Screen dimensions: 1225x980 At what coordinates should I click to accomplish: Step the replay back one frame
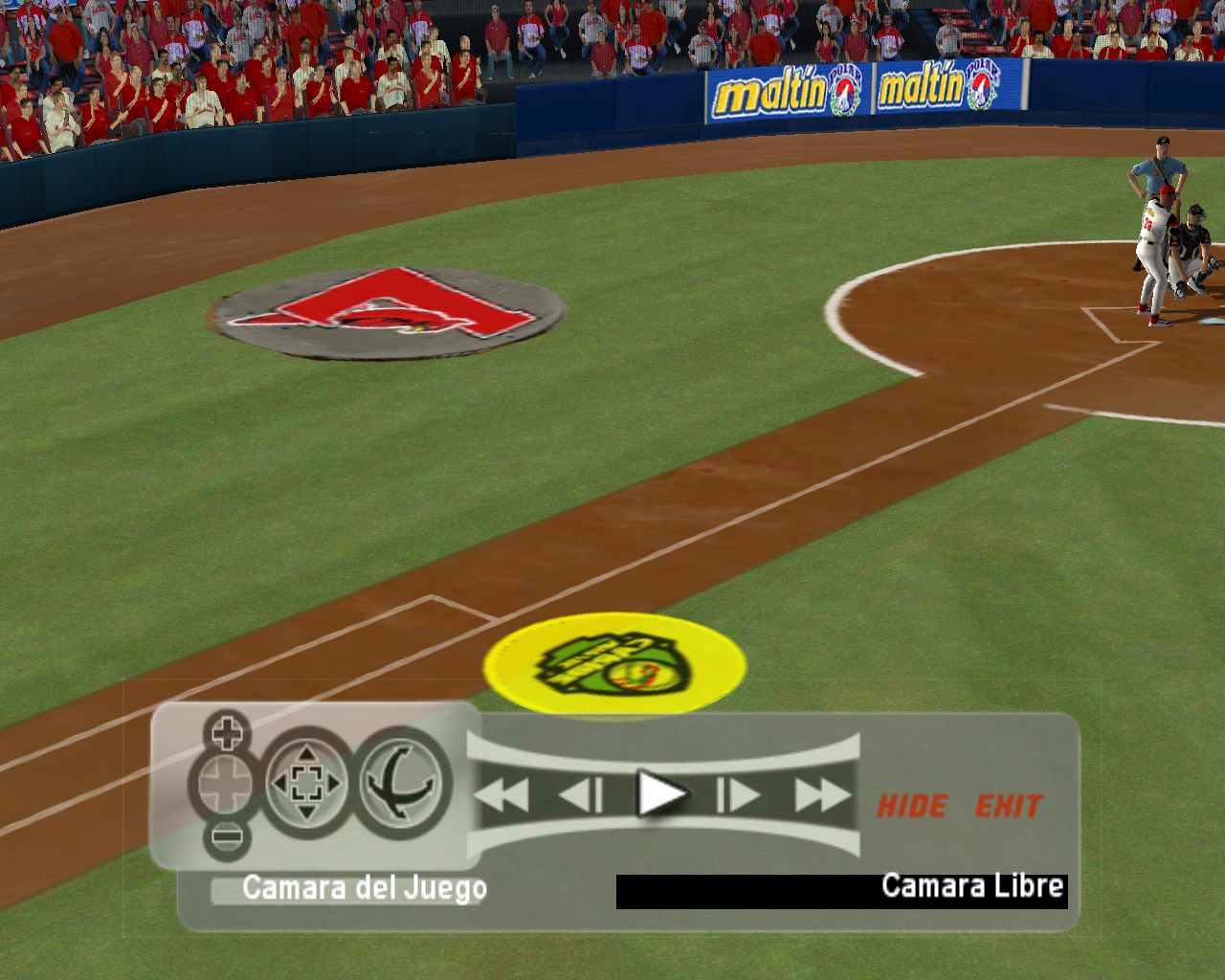pyautogui.click(x=580, y=795)
